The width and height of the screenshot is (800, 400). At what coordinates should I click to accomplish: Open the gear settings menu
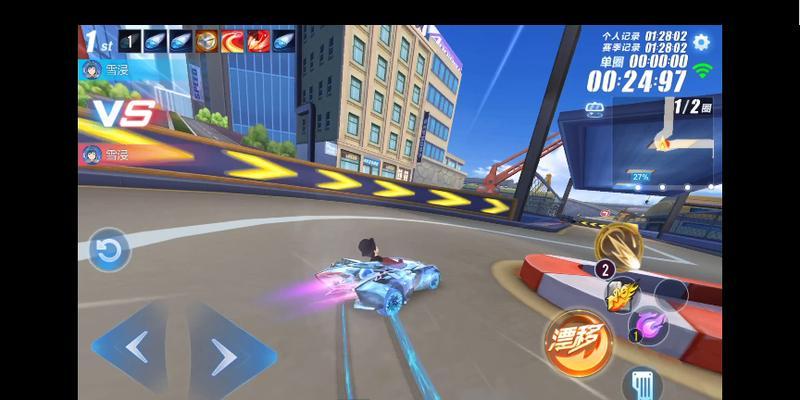click(701, 42)
